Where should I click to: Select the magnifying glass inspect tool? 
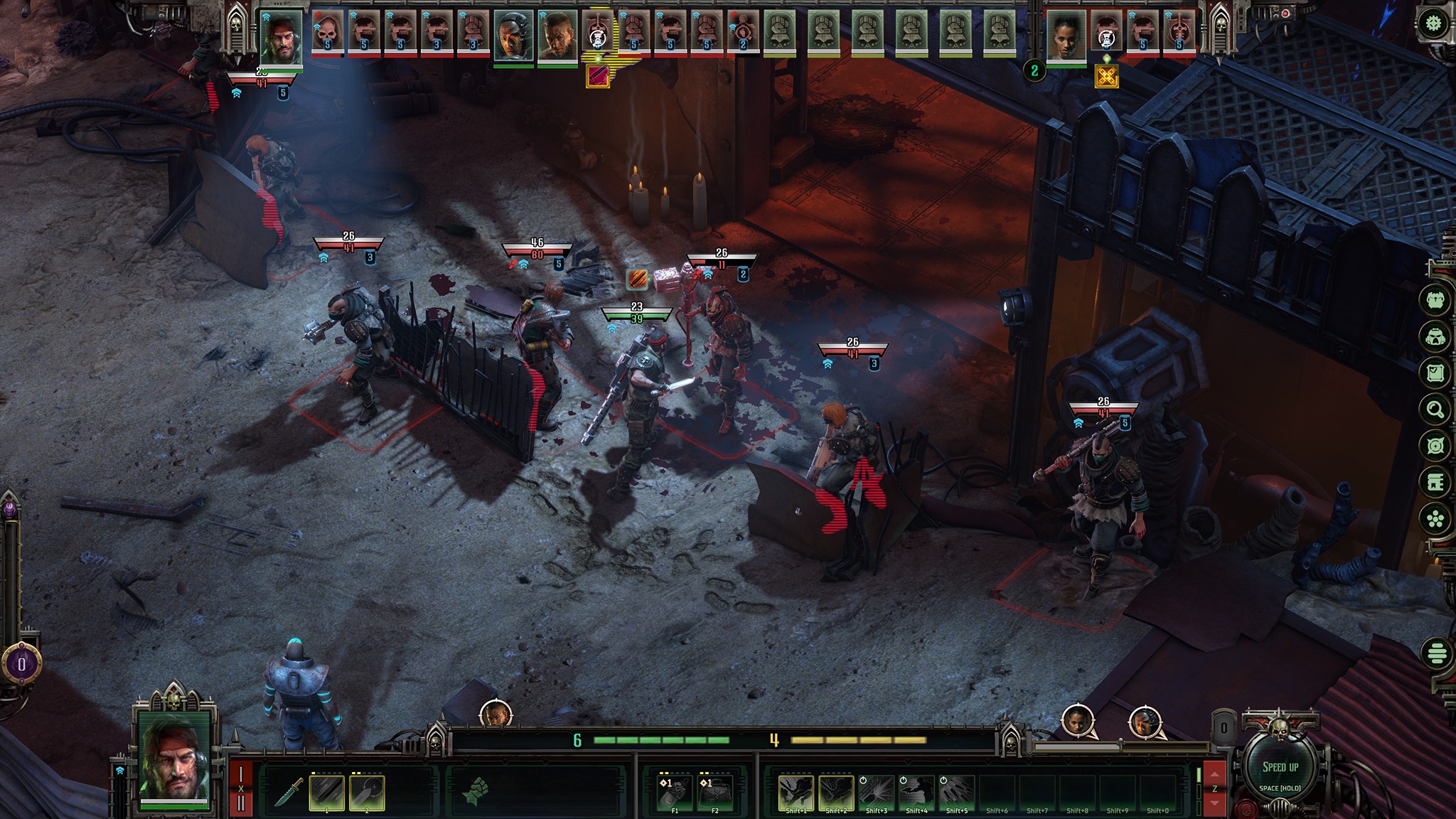[x=1434, y=410]
